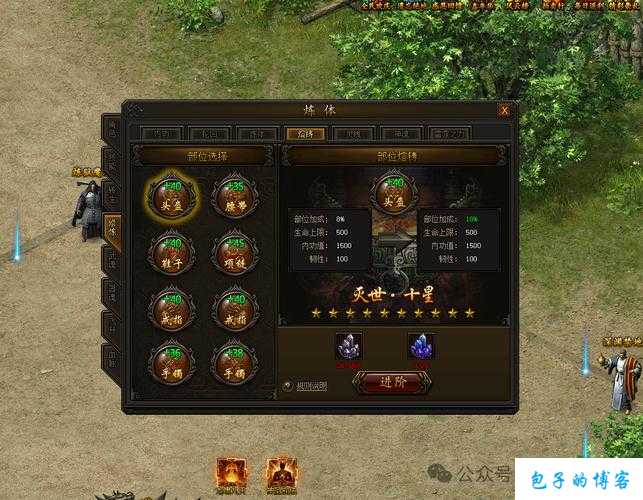Viewport: 643px width, 500px height.
Task: Pick the 项链 +45 equipment slot
Action: pos(235,251)
